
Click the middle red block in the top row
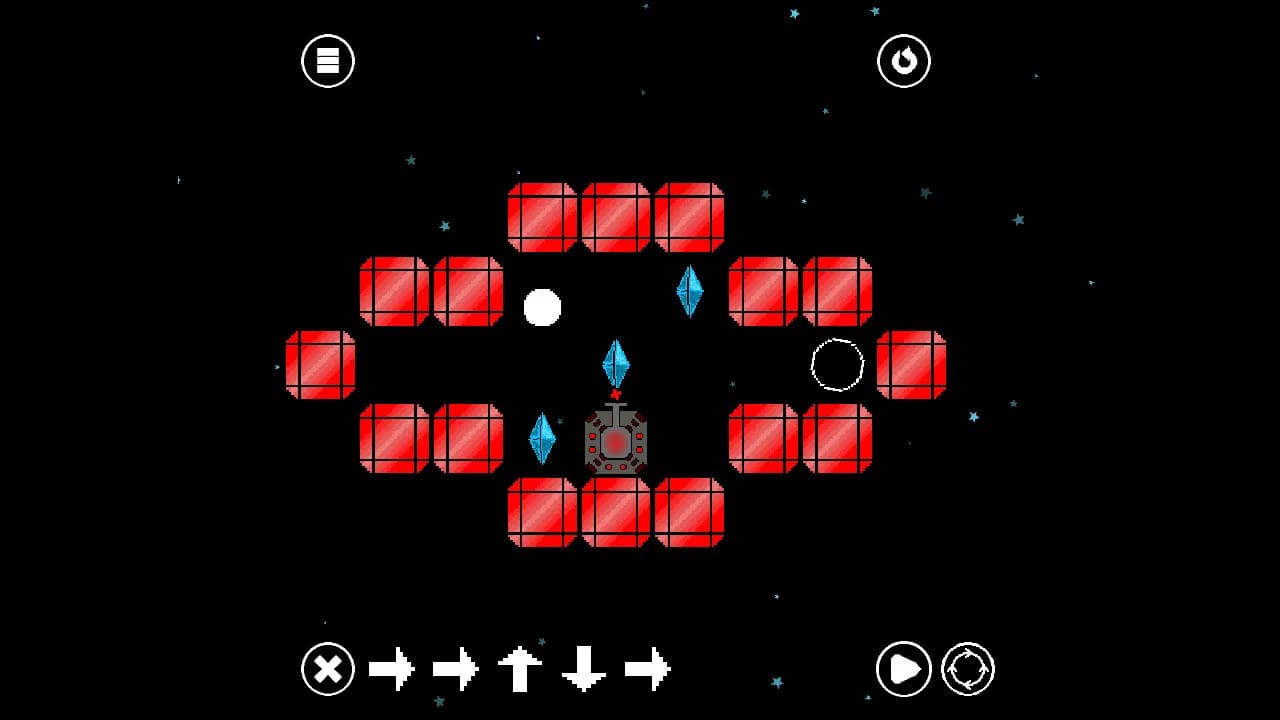[614, 215]
